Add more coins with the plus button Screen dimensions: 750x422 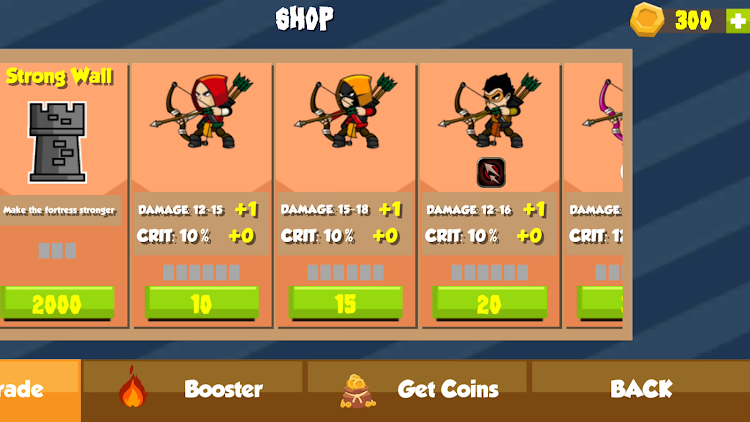point(738,20)
